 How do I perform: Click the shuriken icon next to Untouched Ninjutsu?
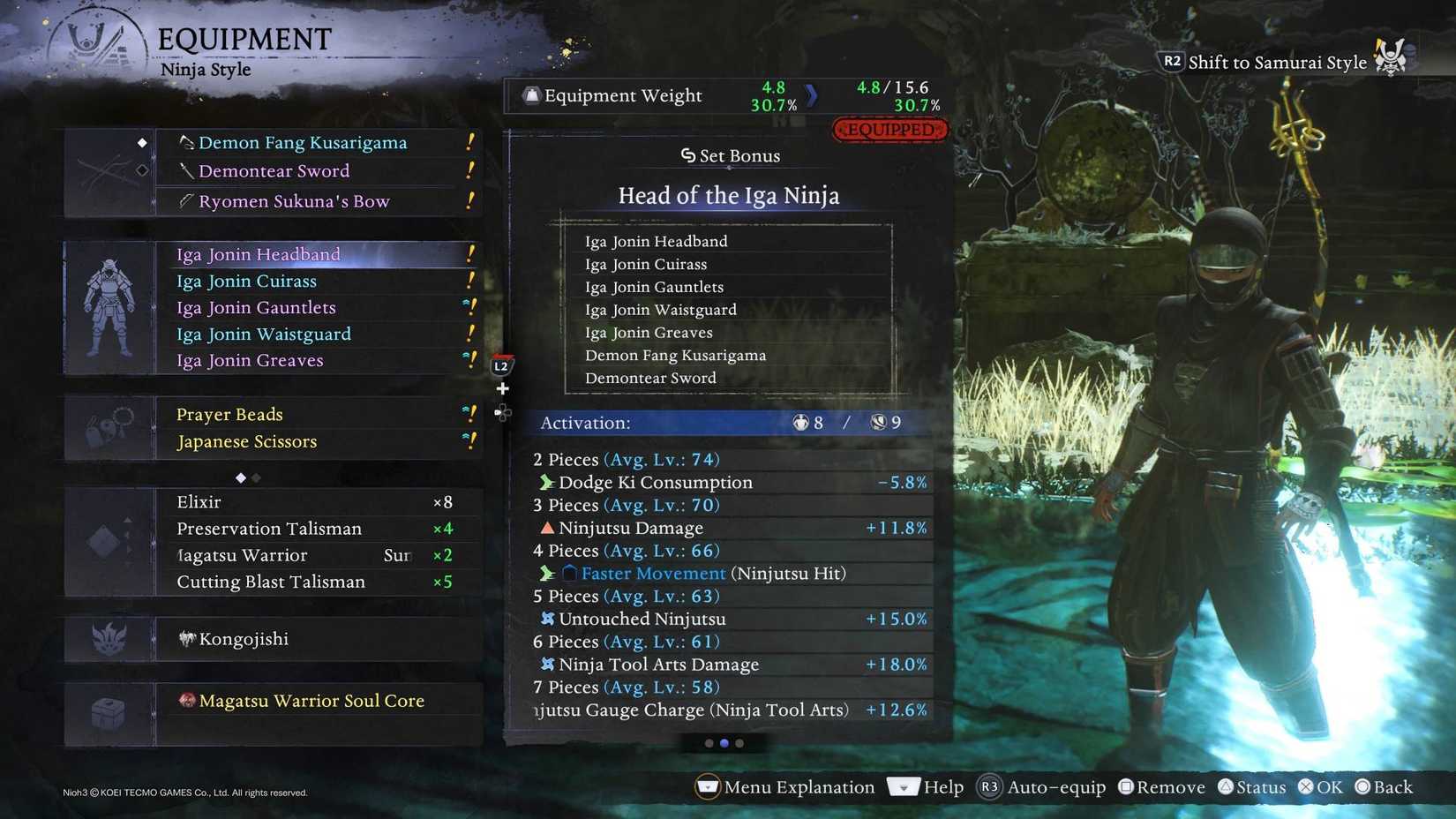547,619
